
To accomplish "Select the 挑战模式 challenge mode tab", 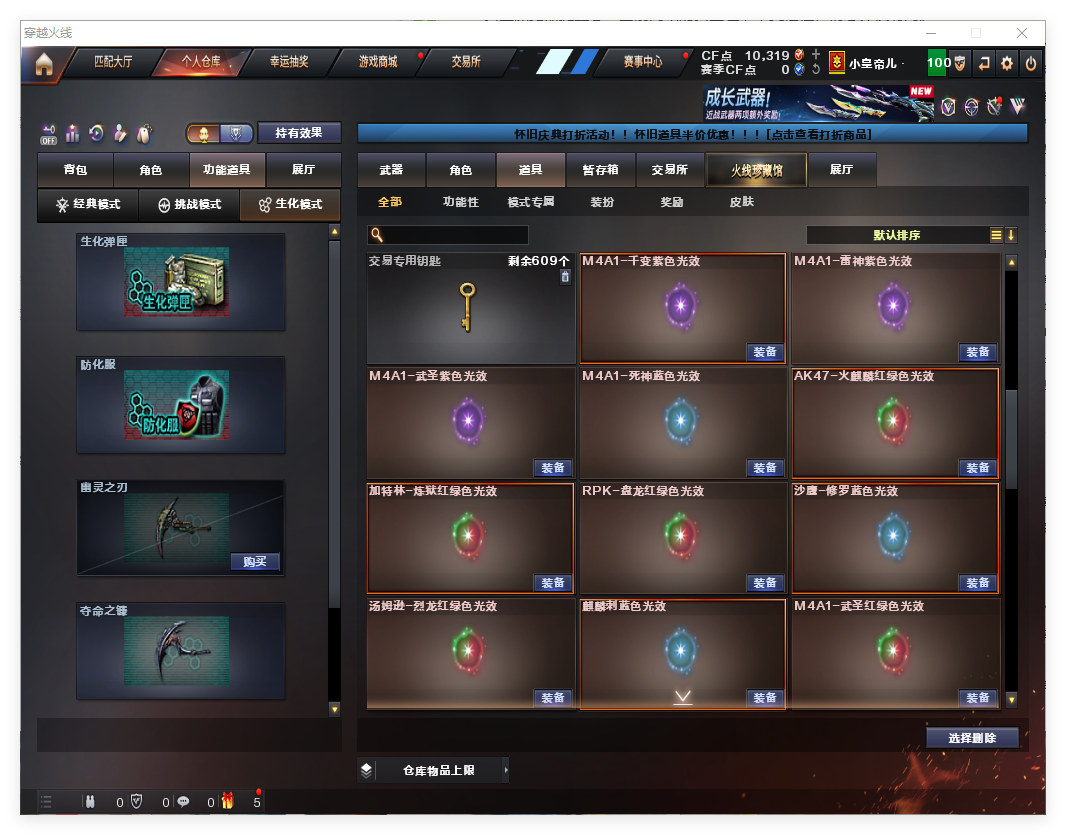I will click(x=190, y=205).
